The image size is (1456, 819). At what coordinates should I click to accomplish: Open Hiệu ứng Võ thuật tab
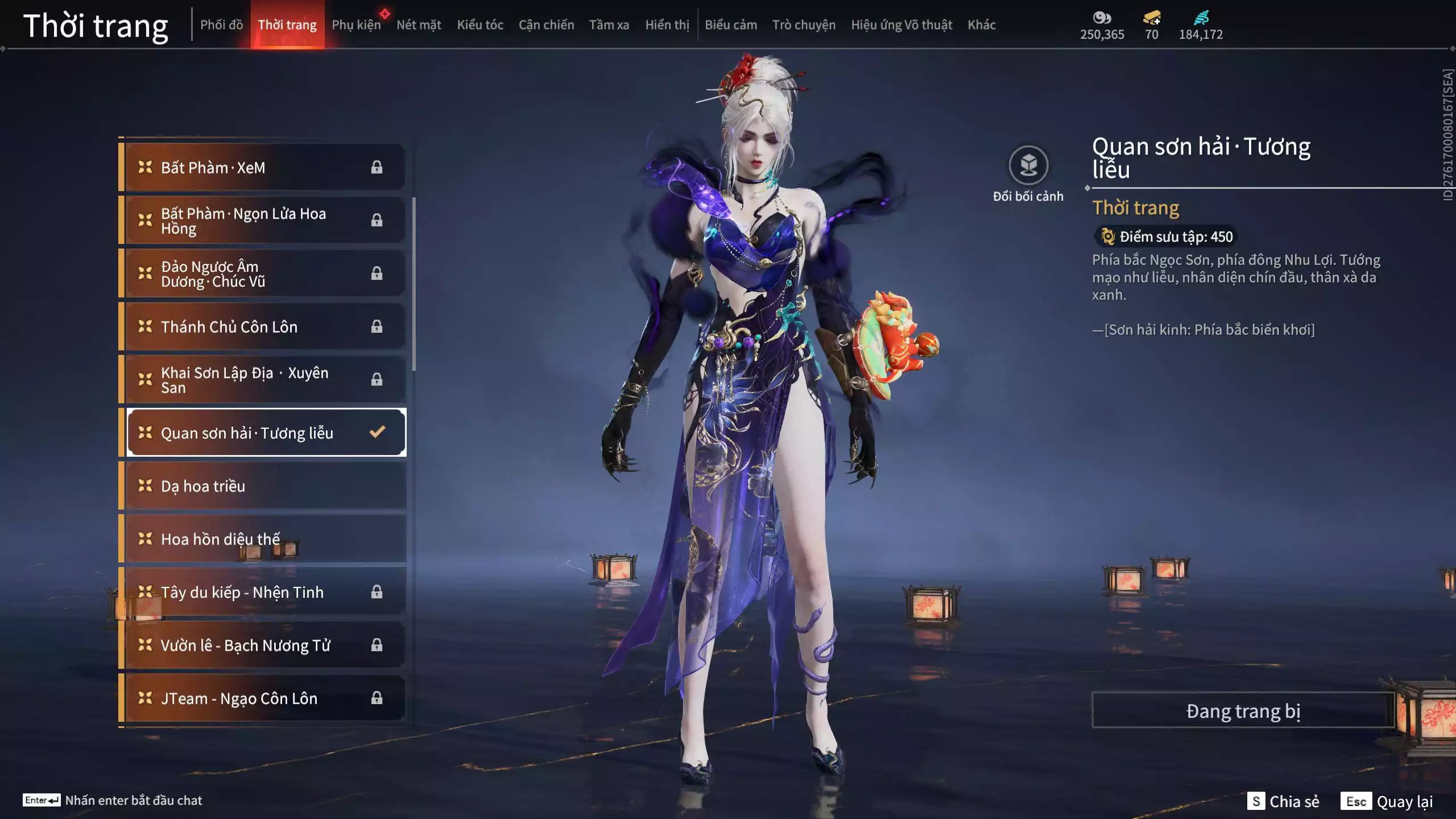pos(901,25)
